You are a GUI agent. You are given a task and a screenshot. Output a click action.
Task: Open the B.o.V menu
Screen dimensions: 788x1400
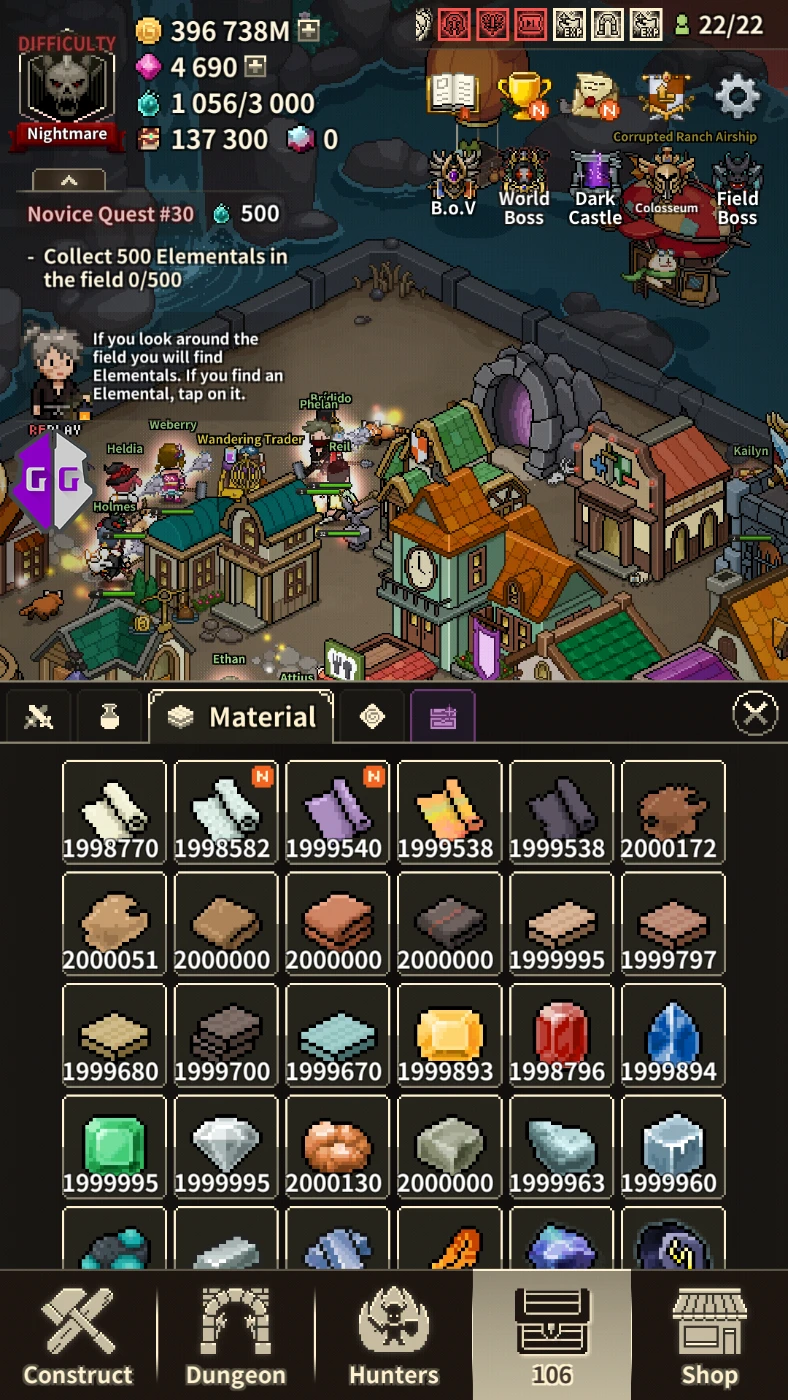[453, 184]
